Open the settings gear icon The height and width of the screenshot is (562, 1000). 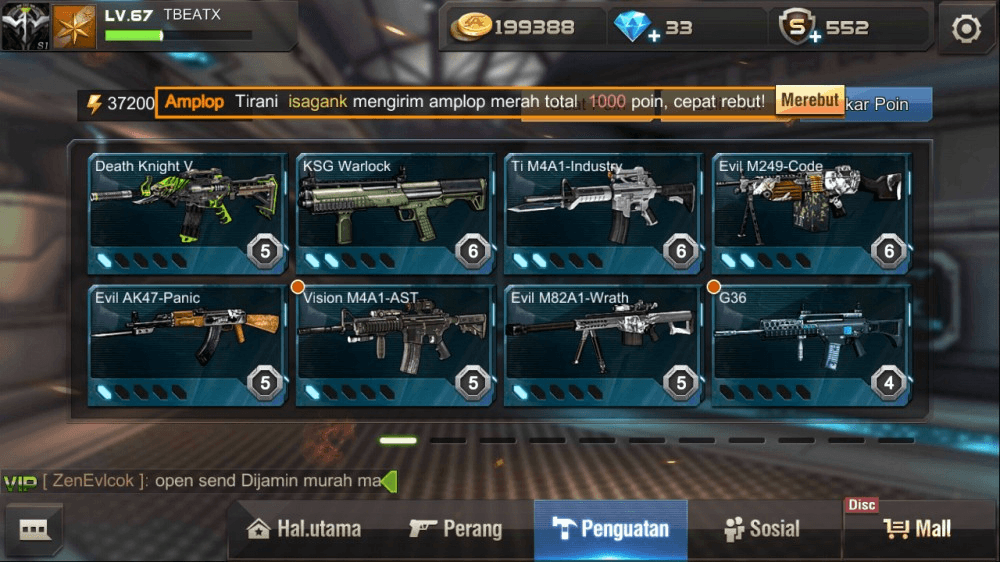[x=966, y=29]
